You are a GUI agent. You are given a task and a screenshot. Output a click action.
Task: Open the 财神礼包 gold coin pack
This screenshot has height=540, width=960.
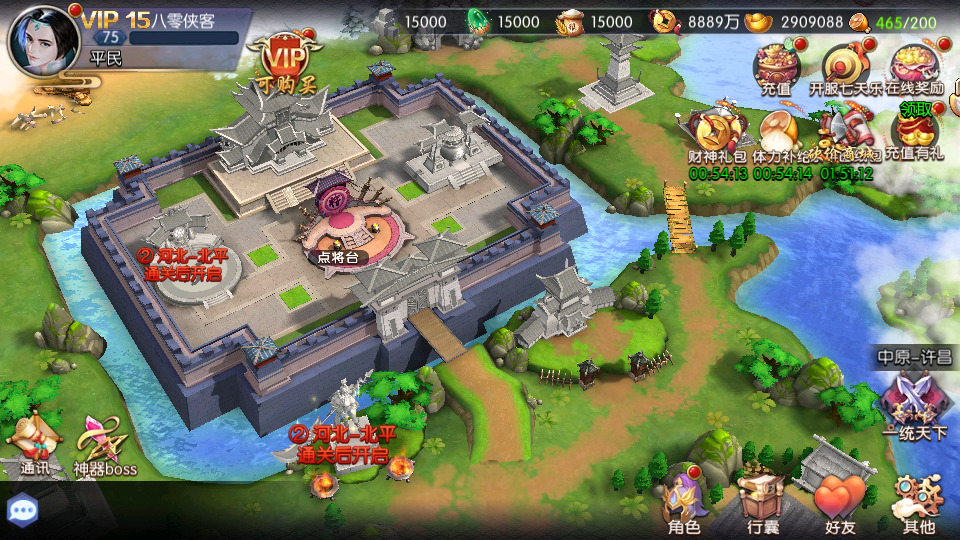[716, 133]
